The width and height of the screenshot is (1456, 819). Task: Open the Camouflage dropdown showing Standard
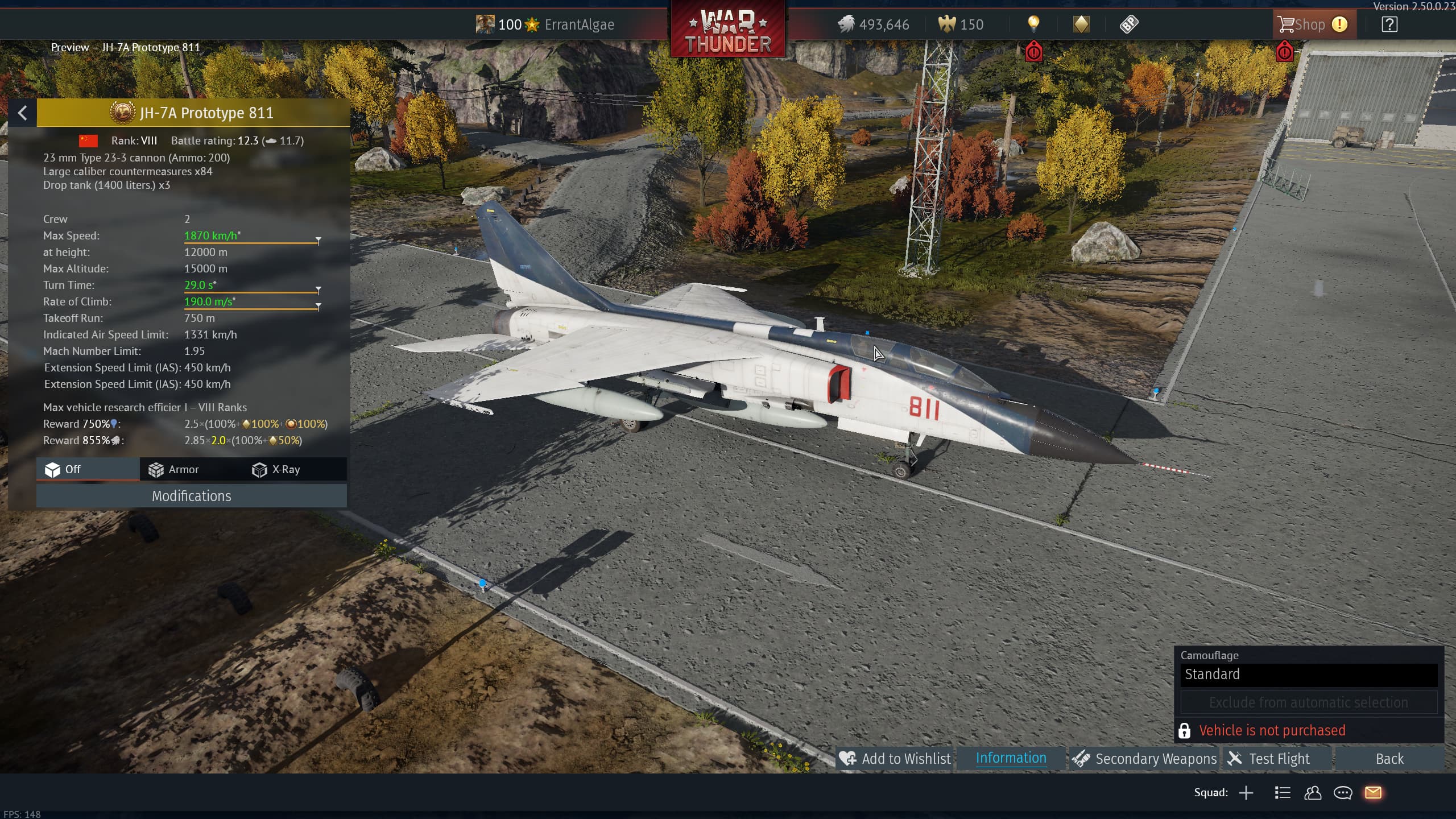click(1308, 675)
